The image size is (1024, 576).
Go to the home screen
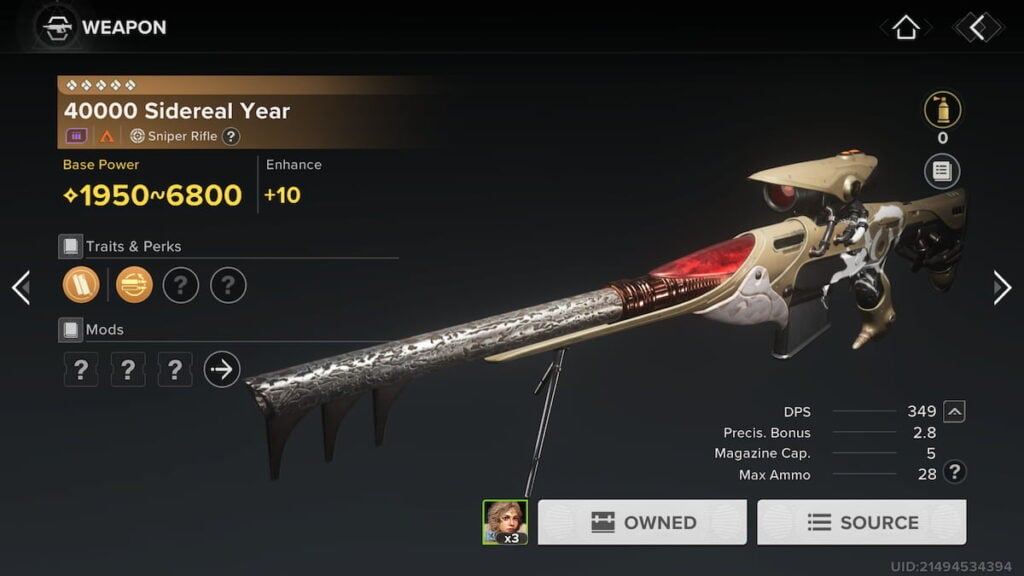click(905, 28)
